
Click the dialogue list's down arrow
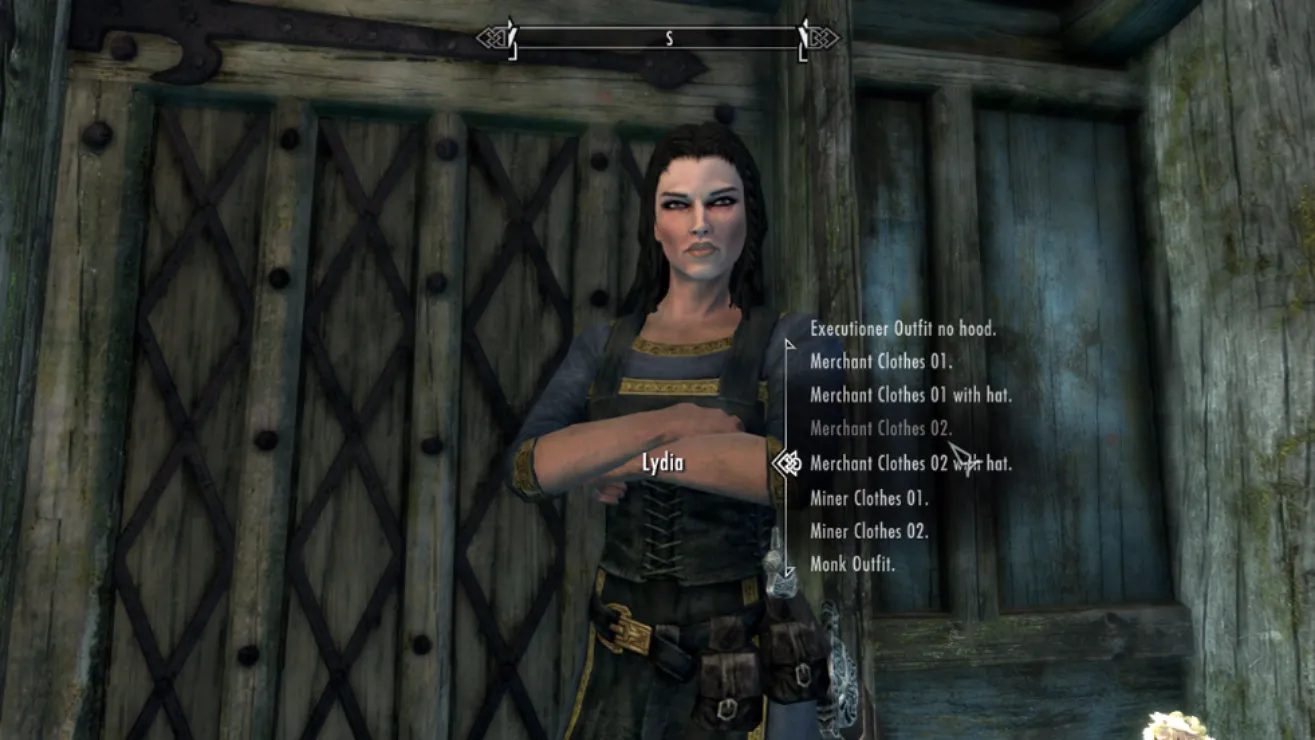tap(789, 572)
